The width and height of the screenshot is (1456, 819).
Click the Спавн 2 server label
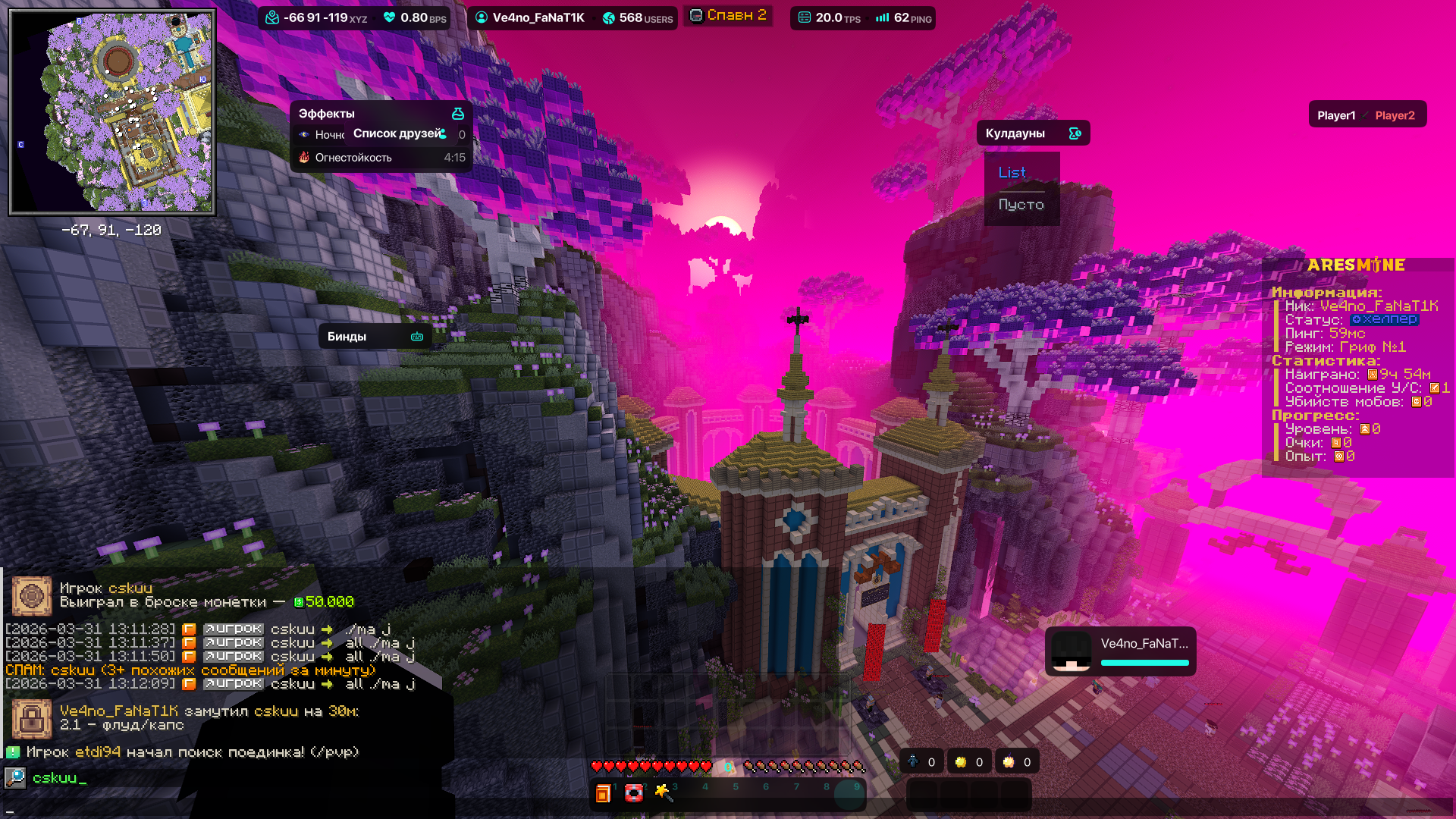pos(728,16)
